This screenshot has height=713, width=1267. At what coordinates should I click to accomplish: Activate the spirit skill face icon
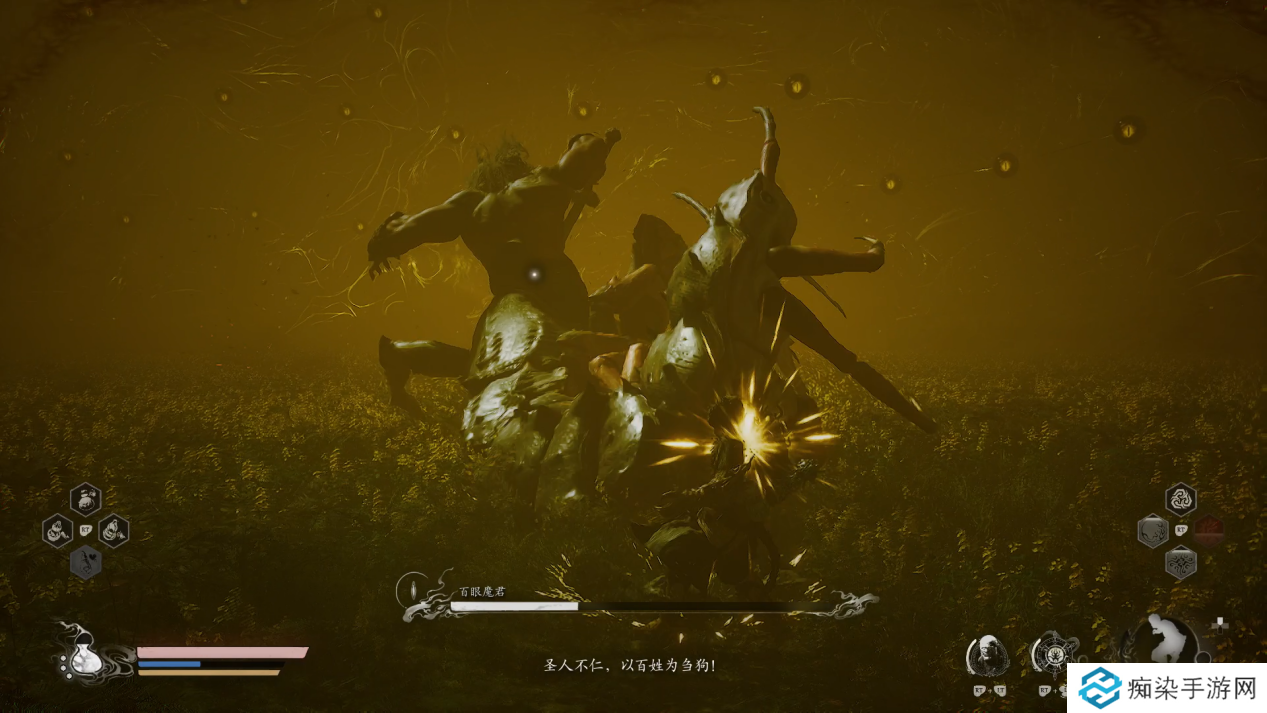coord(987,655)
